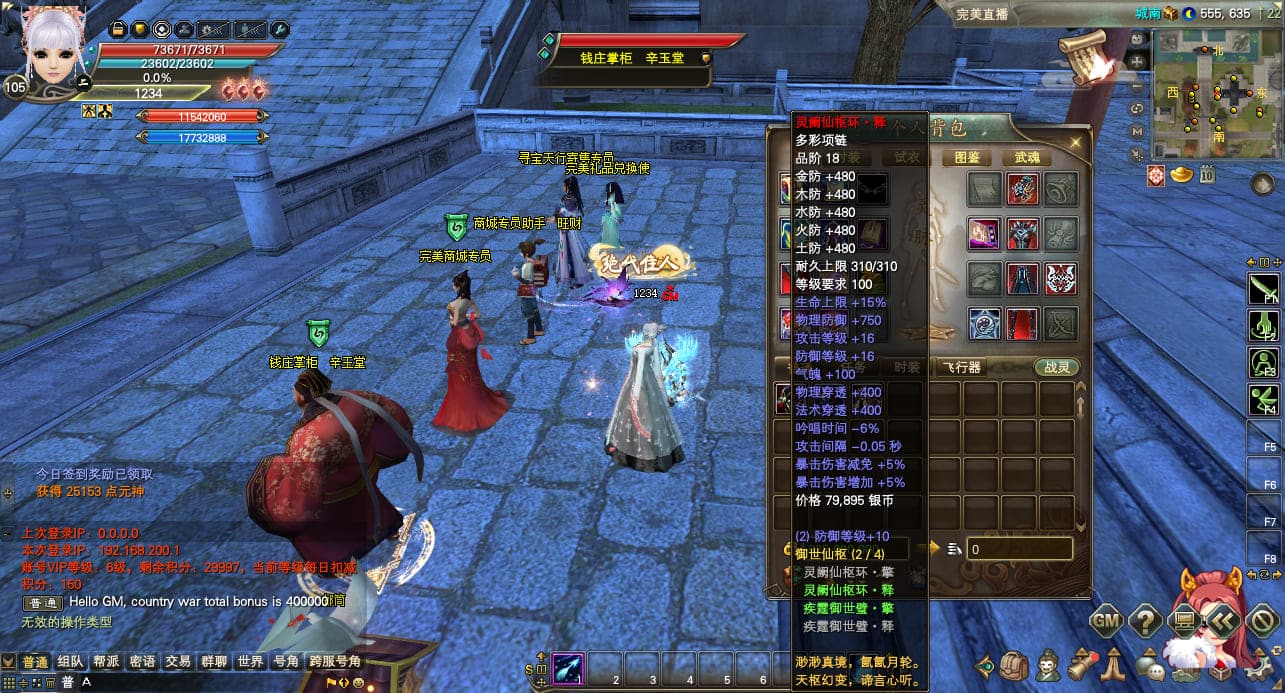Click the 战灵 button
Screen dimensions: 1285x693
pyautogui.click(x=1057, y=367)
